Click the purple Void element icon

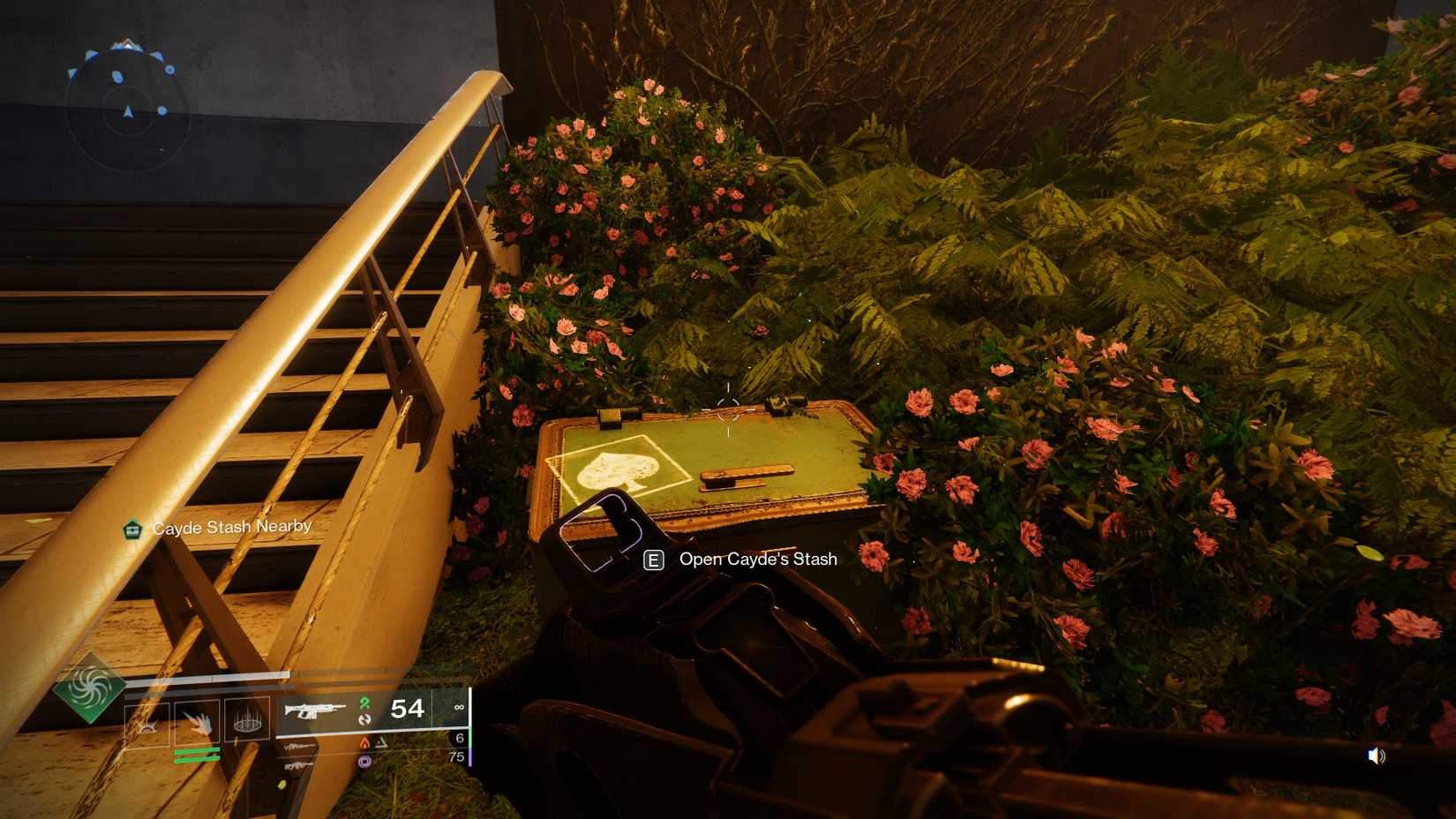click(365, 760)
